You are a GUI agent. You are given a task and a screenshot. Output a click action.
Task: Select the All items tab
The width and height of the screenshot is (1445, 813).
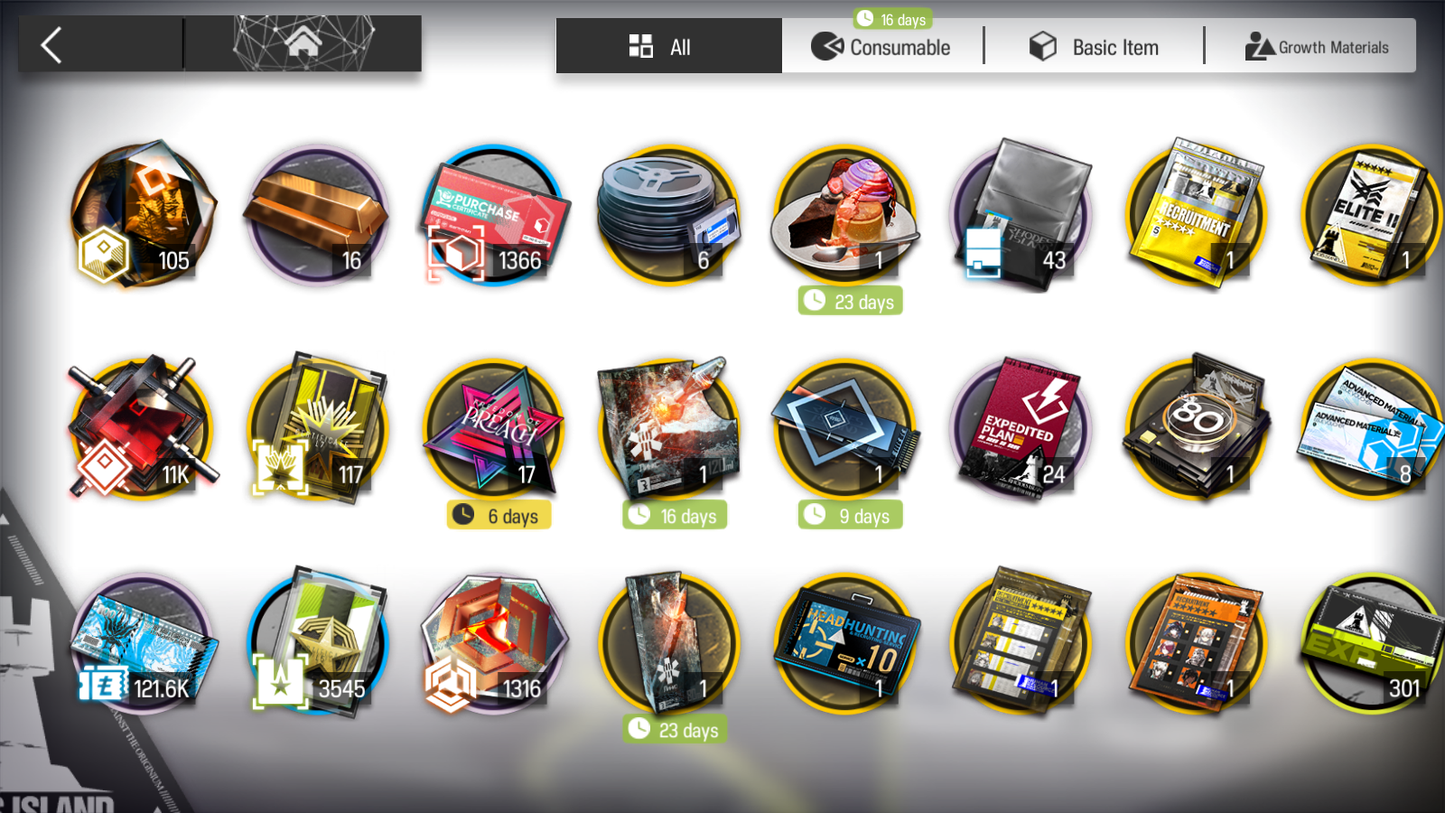pyautogui.click(x=668, y=47)
